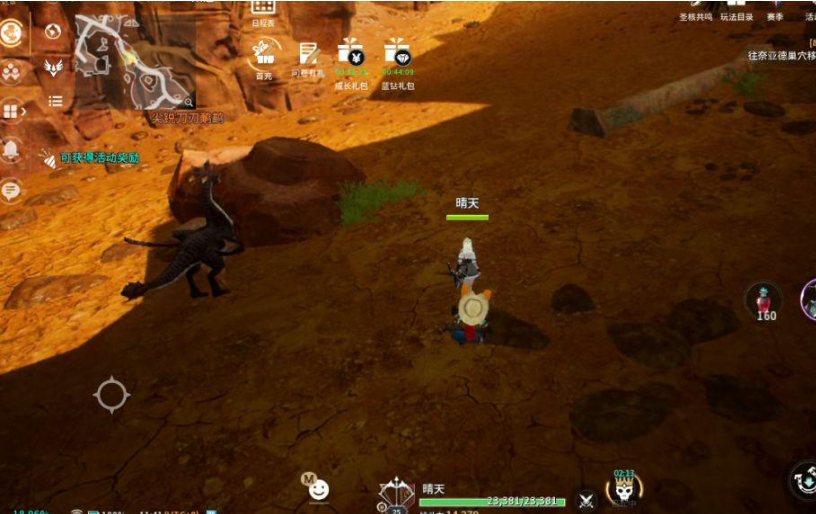Open the winged emblem menu
Viewport: 816px width, 514px height.
(54, 66)
